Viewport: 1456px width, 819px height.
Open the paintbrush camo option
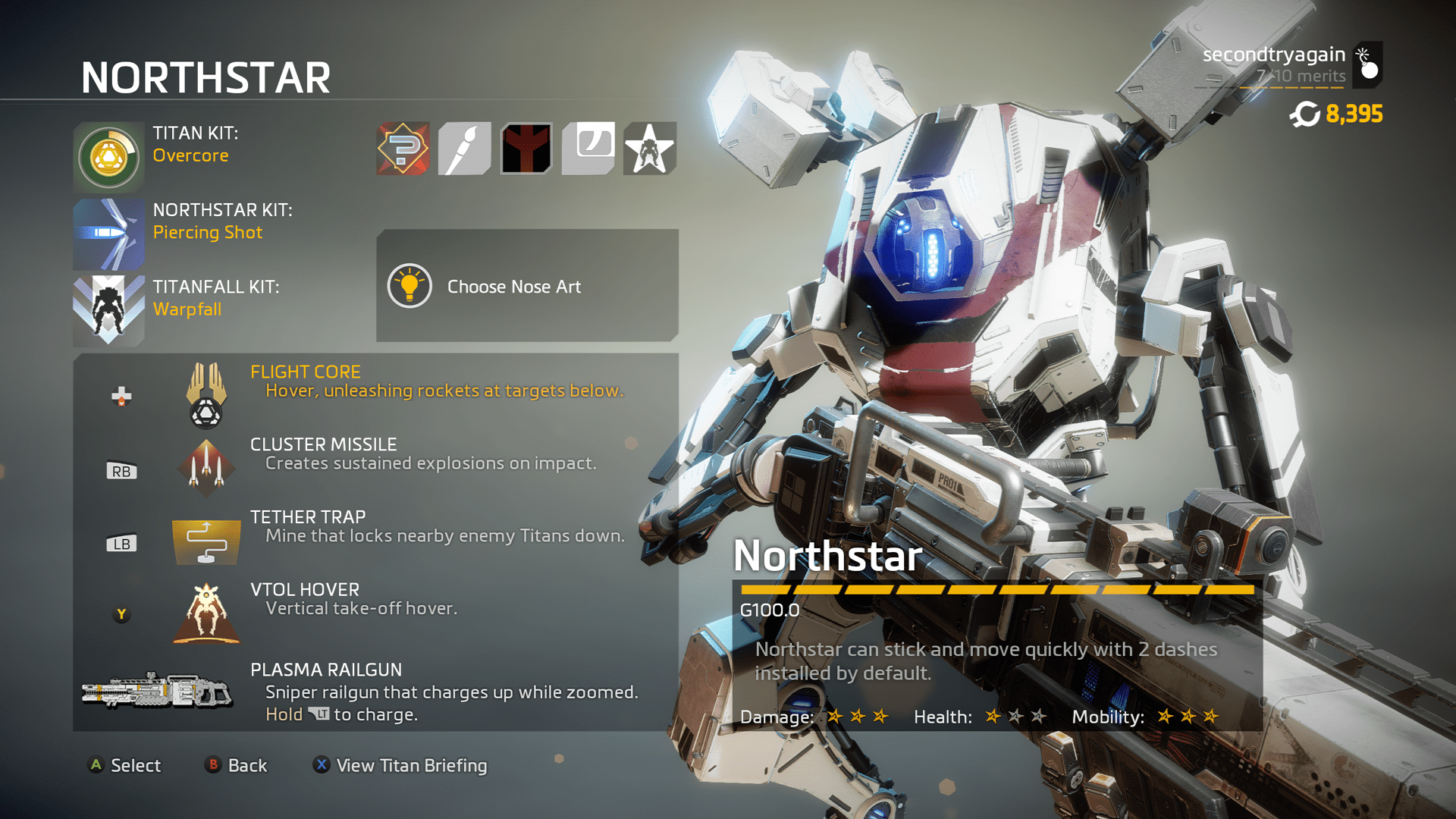click(465, 149)
